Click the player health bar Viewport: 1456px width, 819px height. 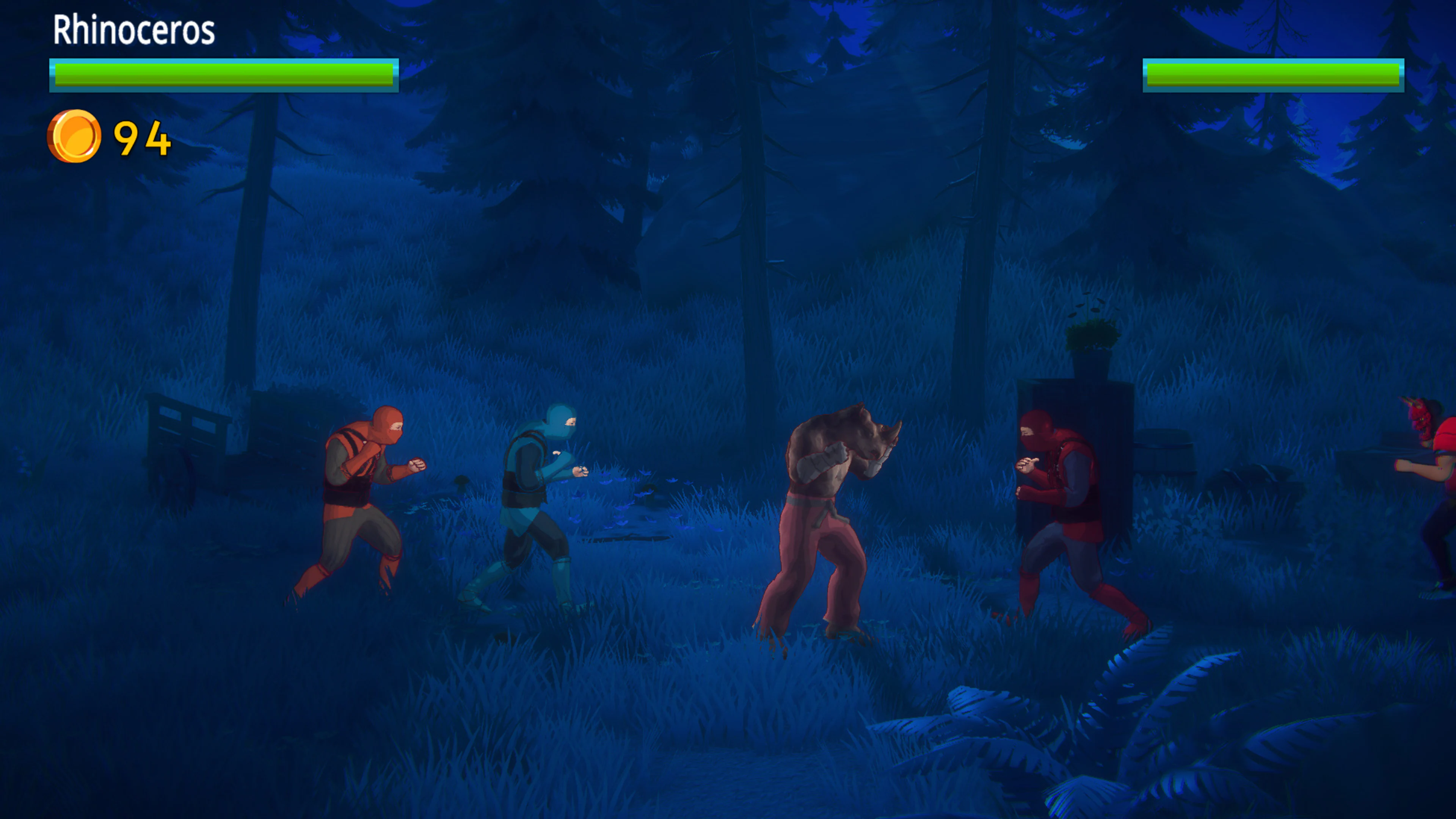point(223,75)
